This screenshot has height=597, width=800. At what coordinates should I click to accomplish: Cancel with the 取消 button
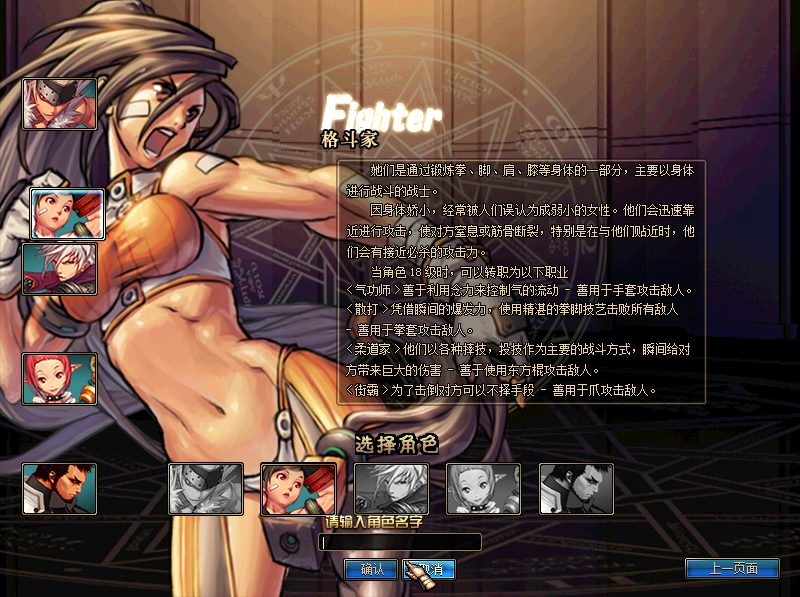(431, 569)
